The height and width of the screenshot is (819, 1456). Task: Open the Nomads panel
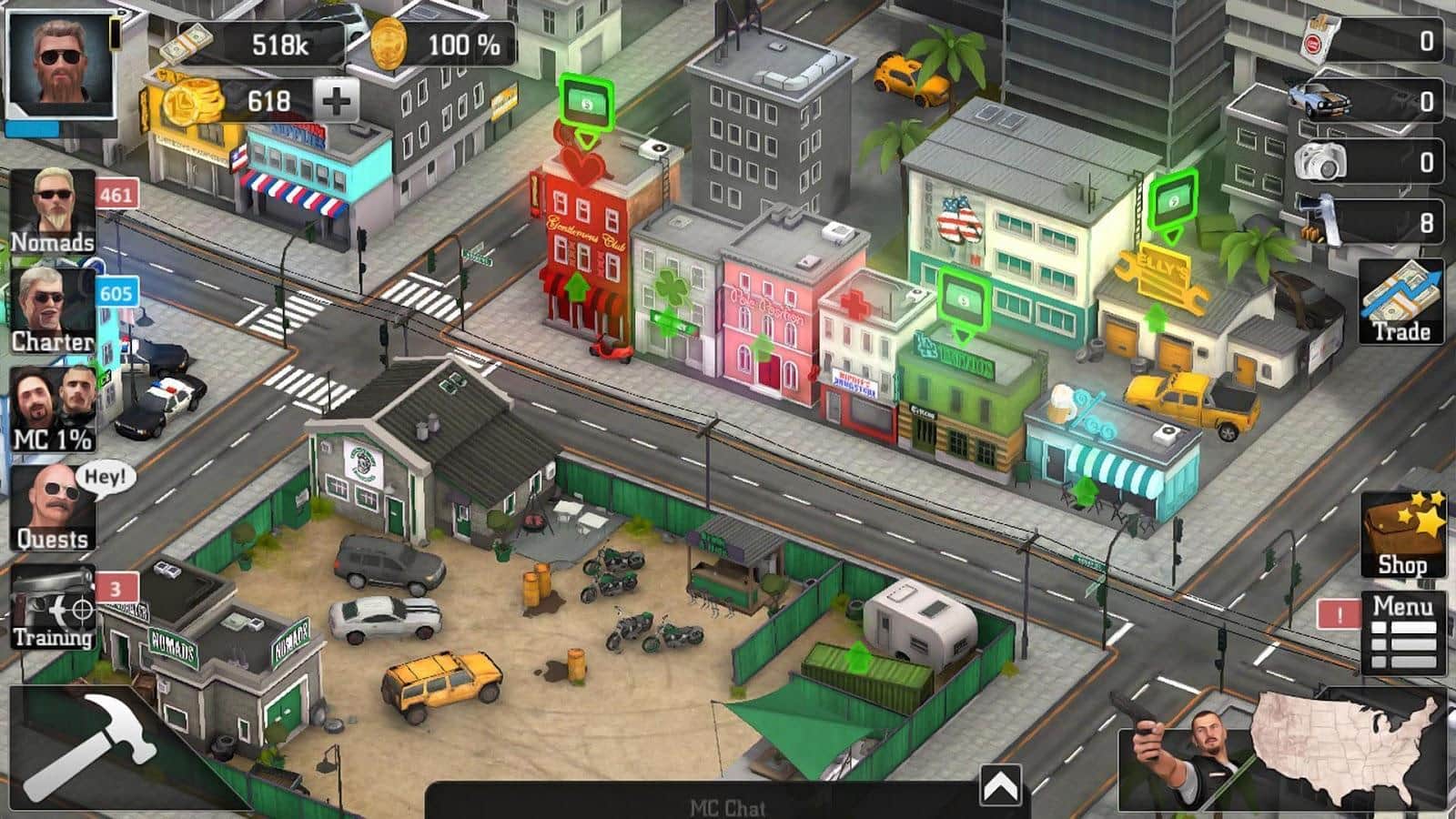pos(53,211)
